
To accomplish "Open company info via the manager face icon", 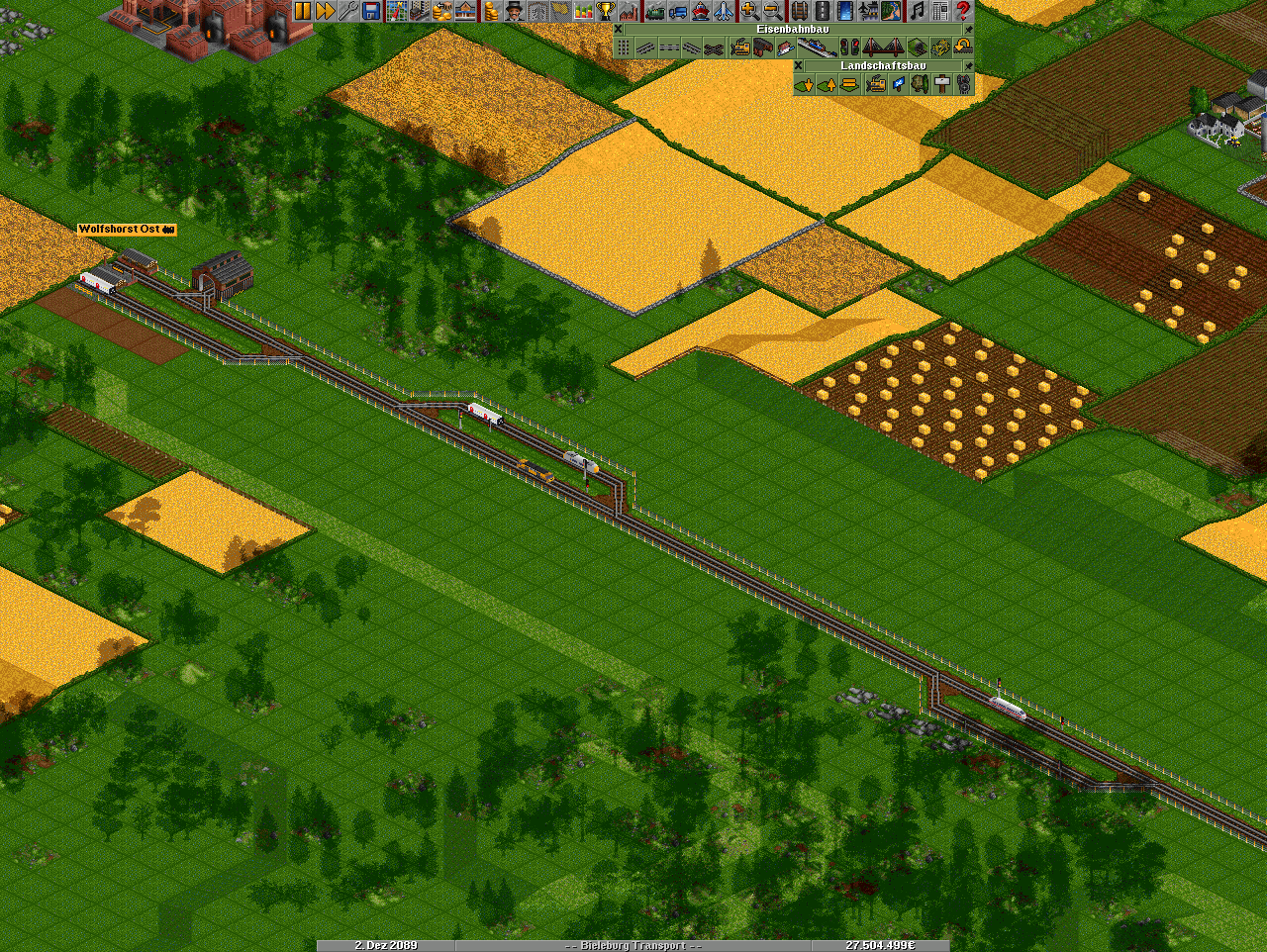I will click(x=514, y=11).
